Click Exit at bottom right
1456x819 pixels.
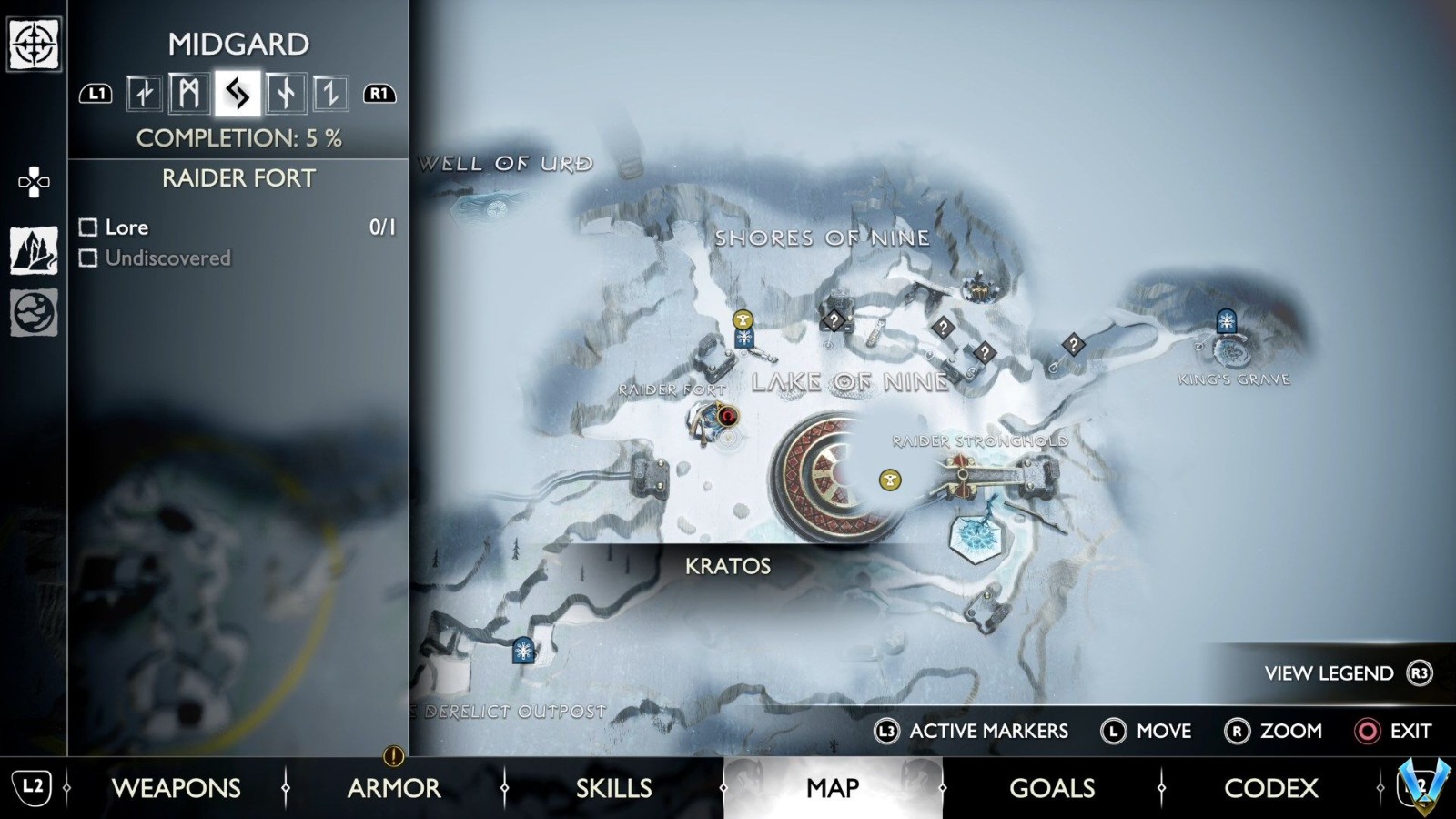pyautogui.click(x=1392, y=731)
